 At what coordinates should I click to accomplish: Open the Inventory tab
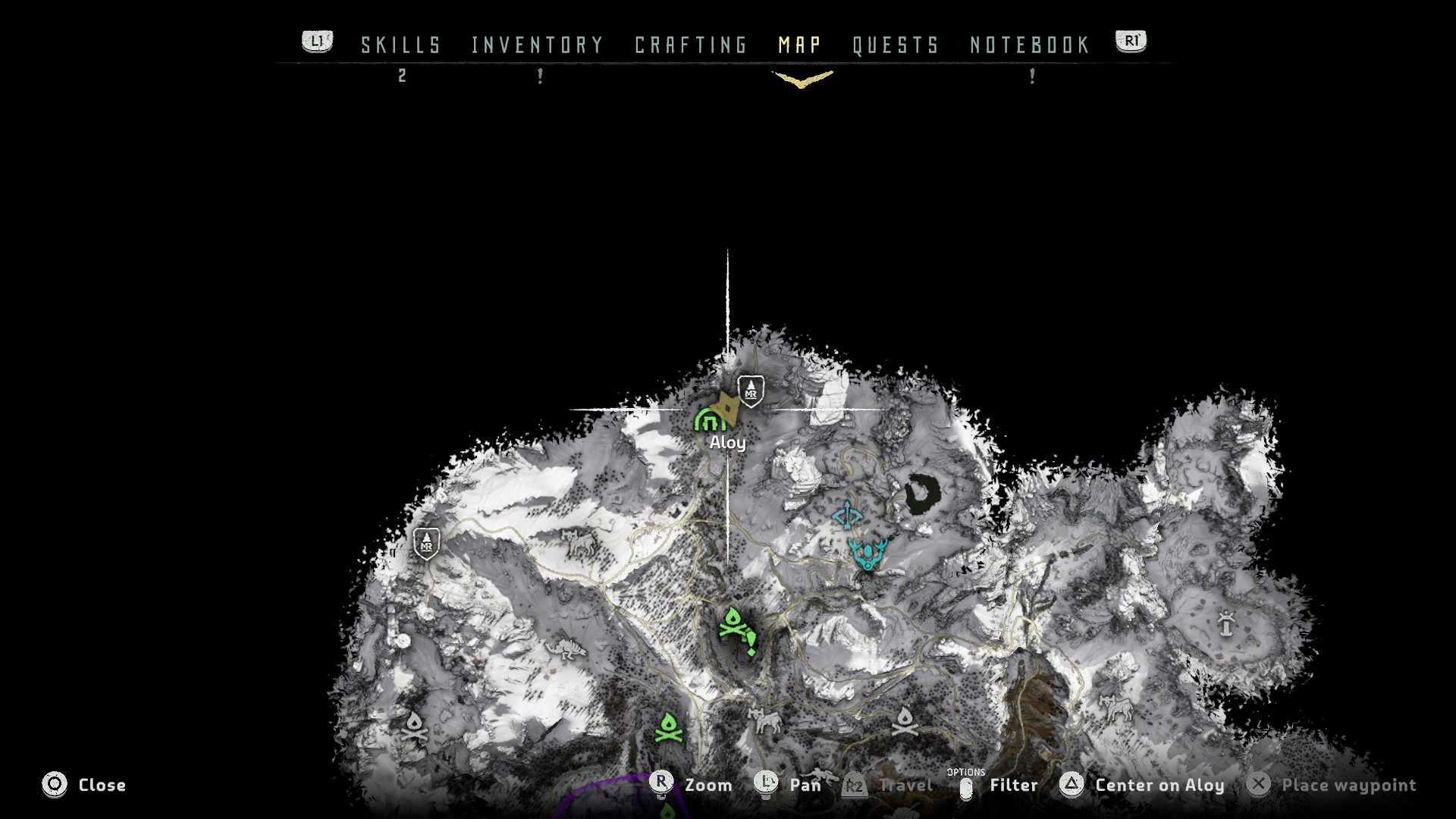pos(537,45)
